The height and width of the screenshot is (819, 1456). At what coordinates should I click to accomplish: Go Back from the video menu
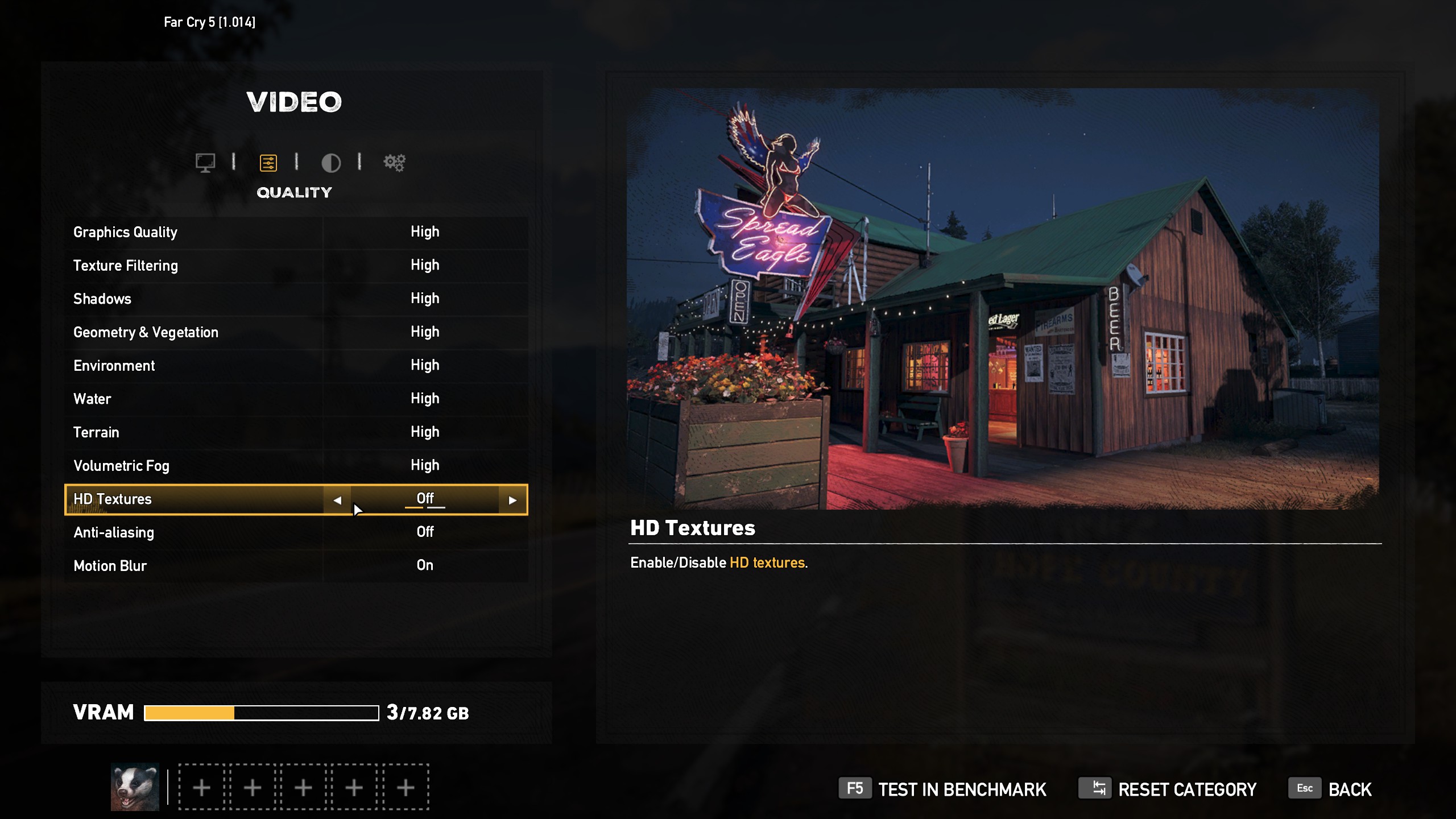(x=1330, y=789)
